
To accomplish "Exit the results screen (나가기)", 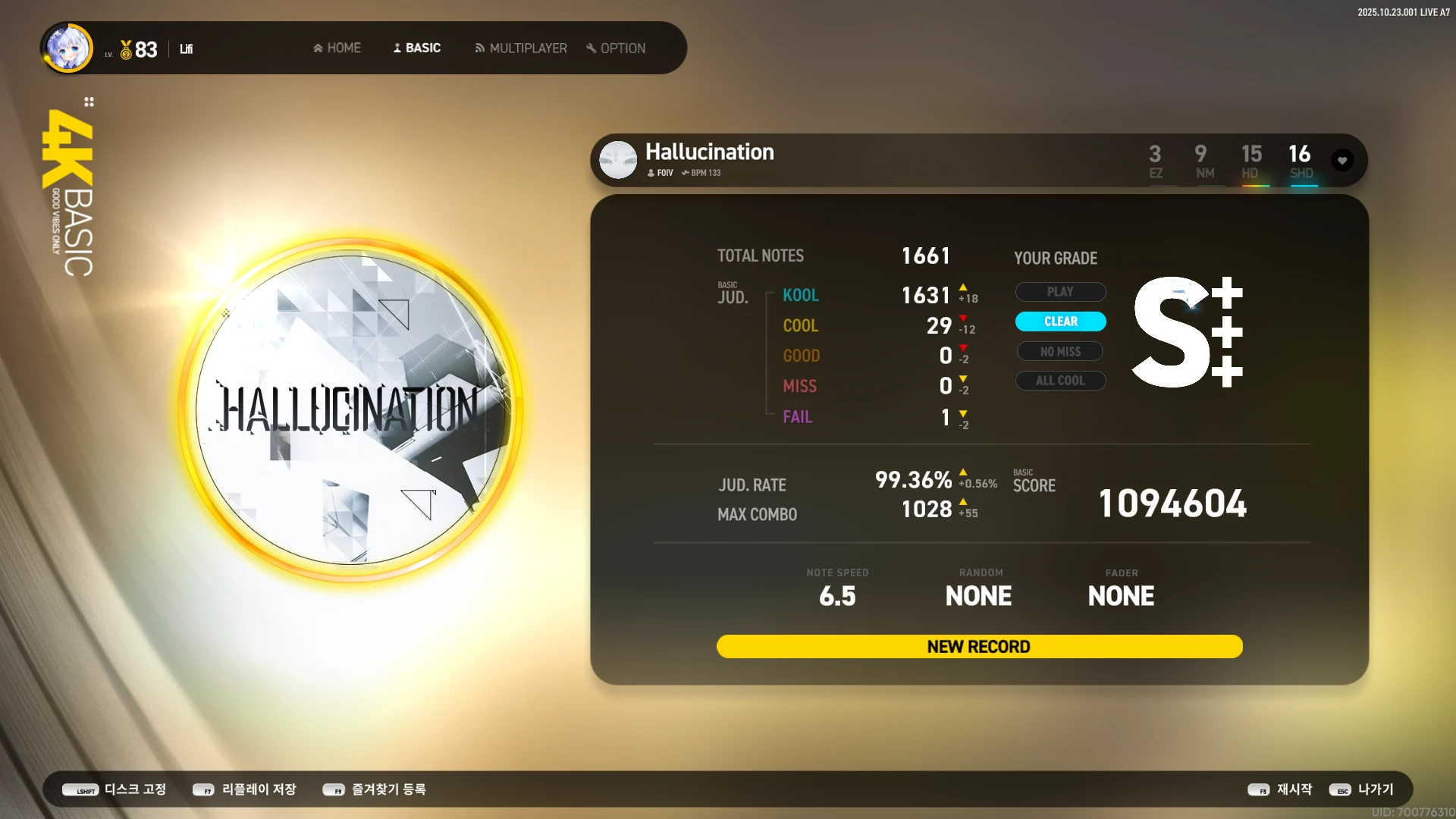I will click(1362, 789).
